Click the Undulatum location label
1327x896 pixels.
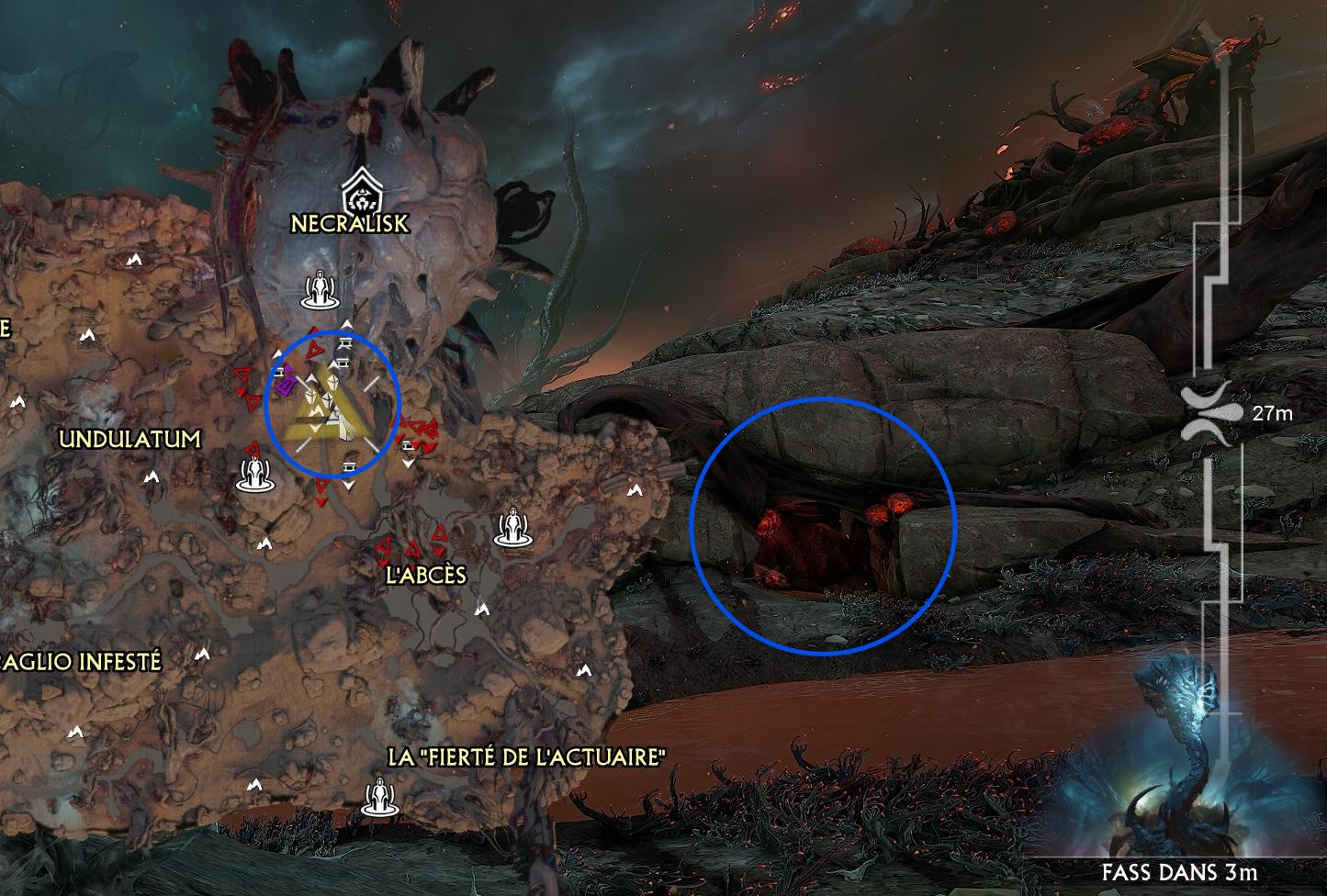pos(129,439)
